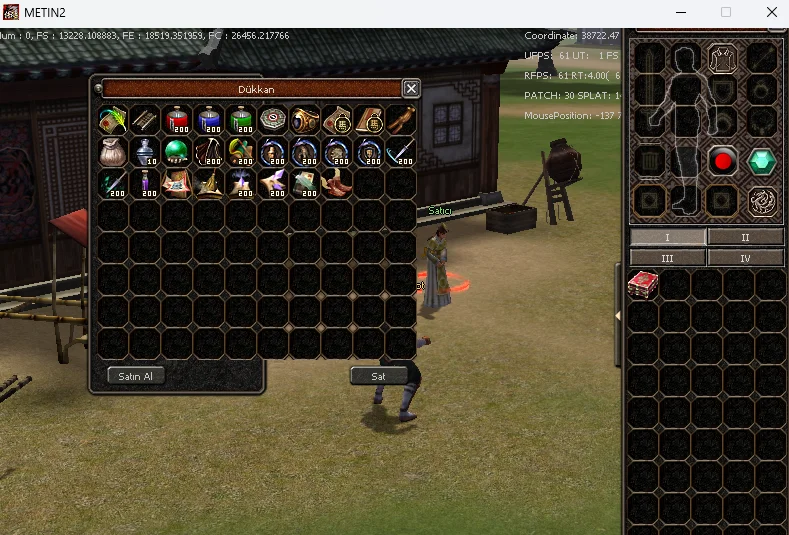The height and width of the screenshot is (535, 789).
Task: Select the red potion in the shop
Action: [x=177, y=120]
